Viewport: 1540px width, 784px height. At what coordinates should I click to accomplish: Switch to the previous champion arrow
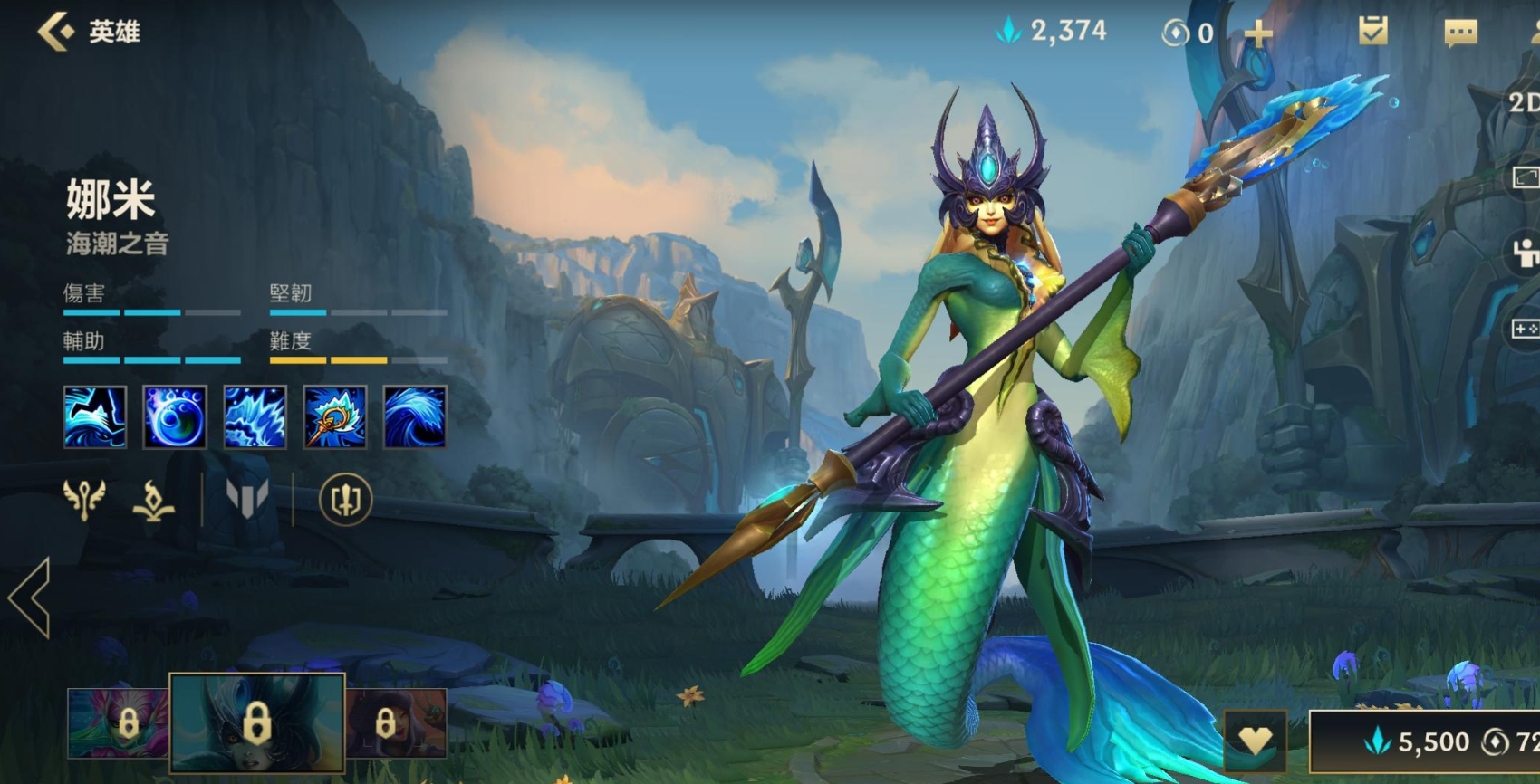pos(30,598)
